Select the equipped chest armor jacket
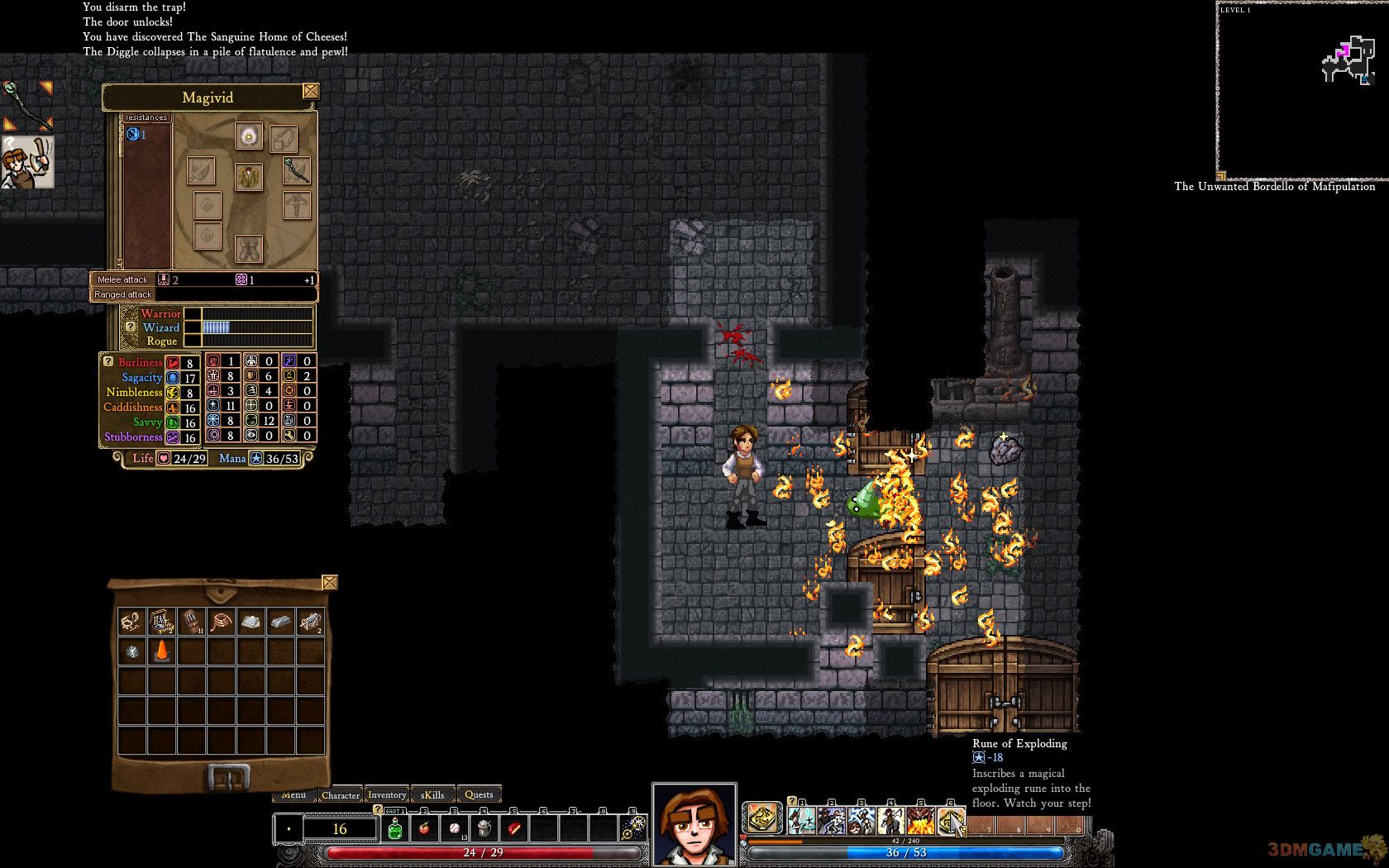 point(248,175)
